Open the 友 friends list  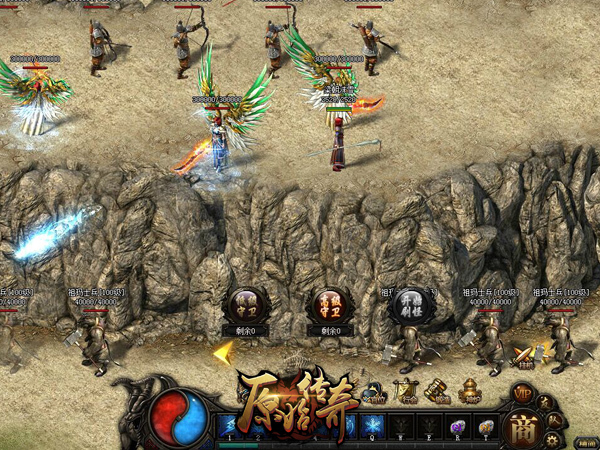point(545,402)
